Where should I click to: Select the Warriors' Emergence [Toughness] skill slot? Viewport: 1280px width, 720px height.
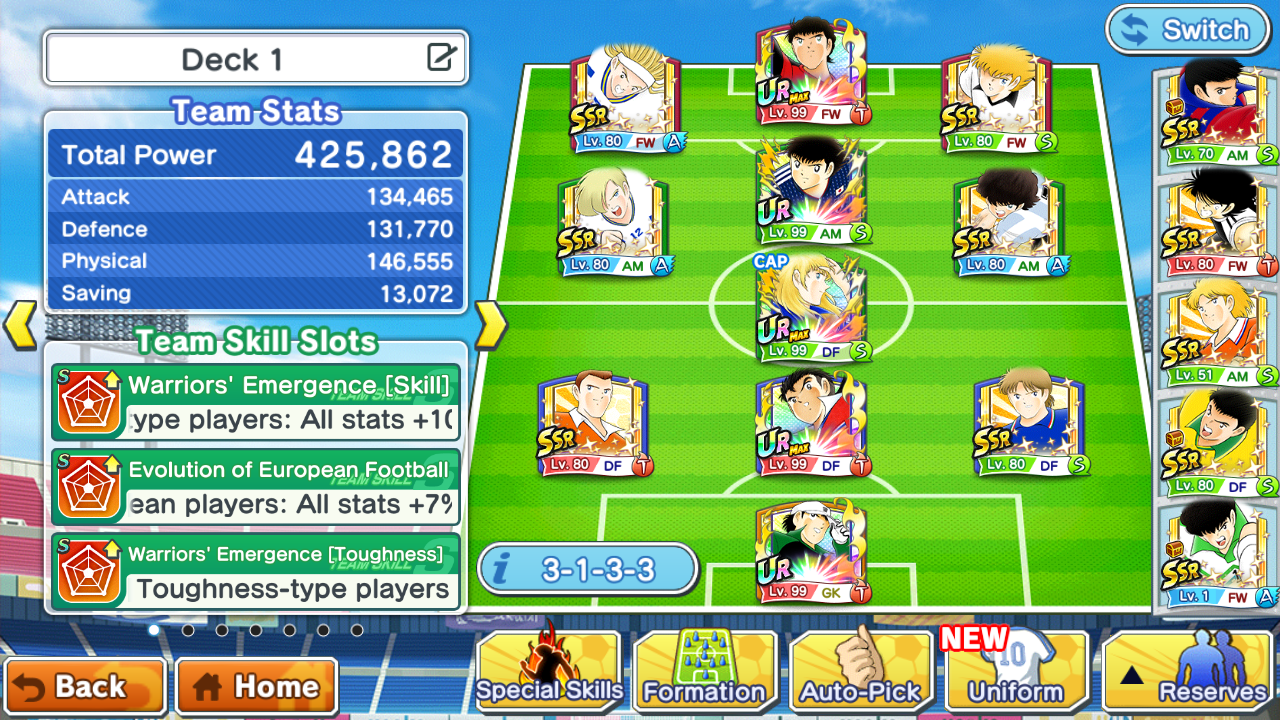coord(256,572)
